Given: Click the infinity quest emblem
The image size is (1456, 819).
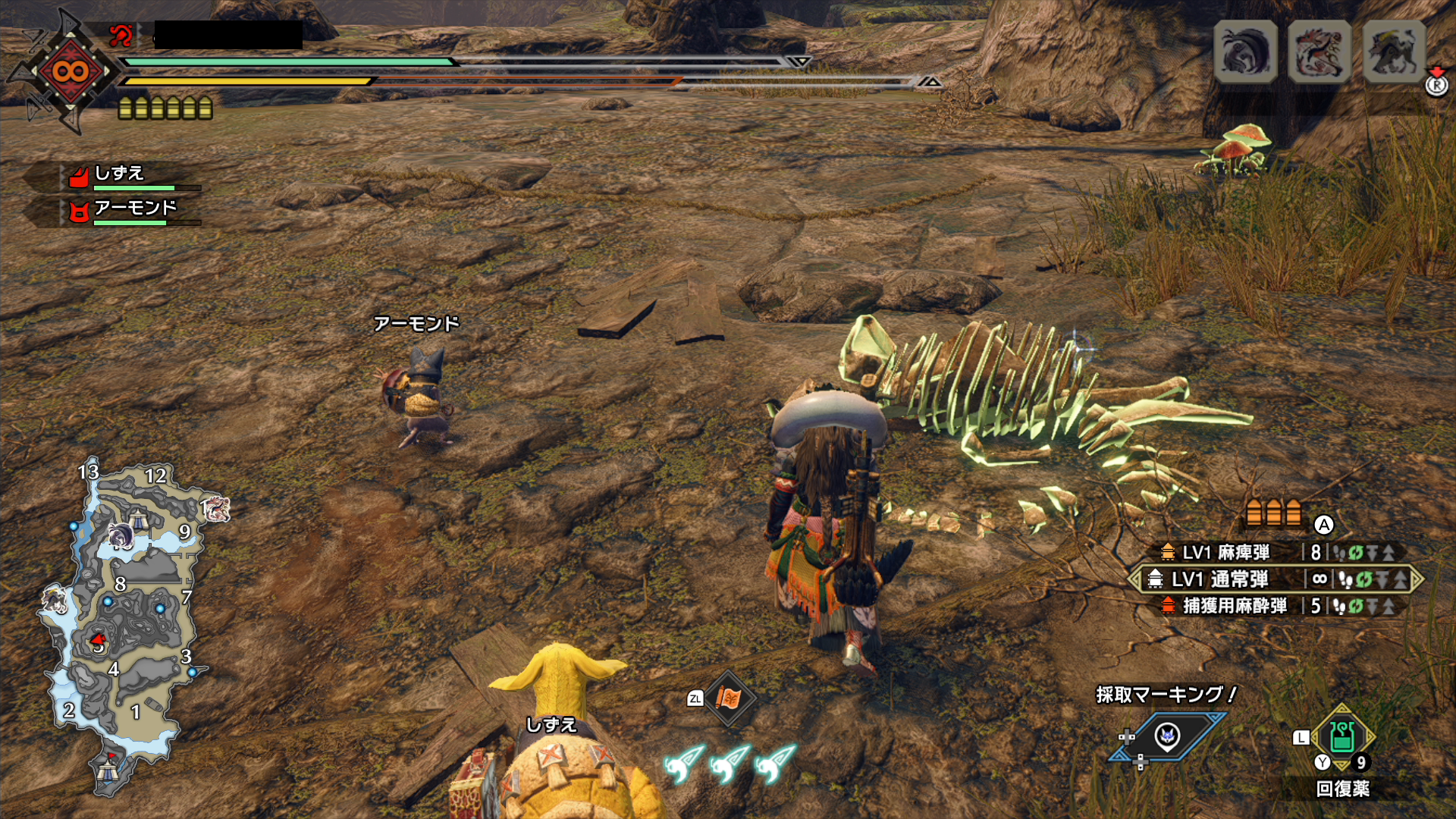Looking at the screenshot, I should [x=70, y=72].
